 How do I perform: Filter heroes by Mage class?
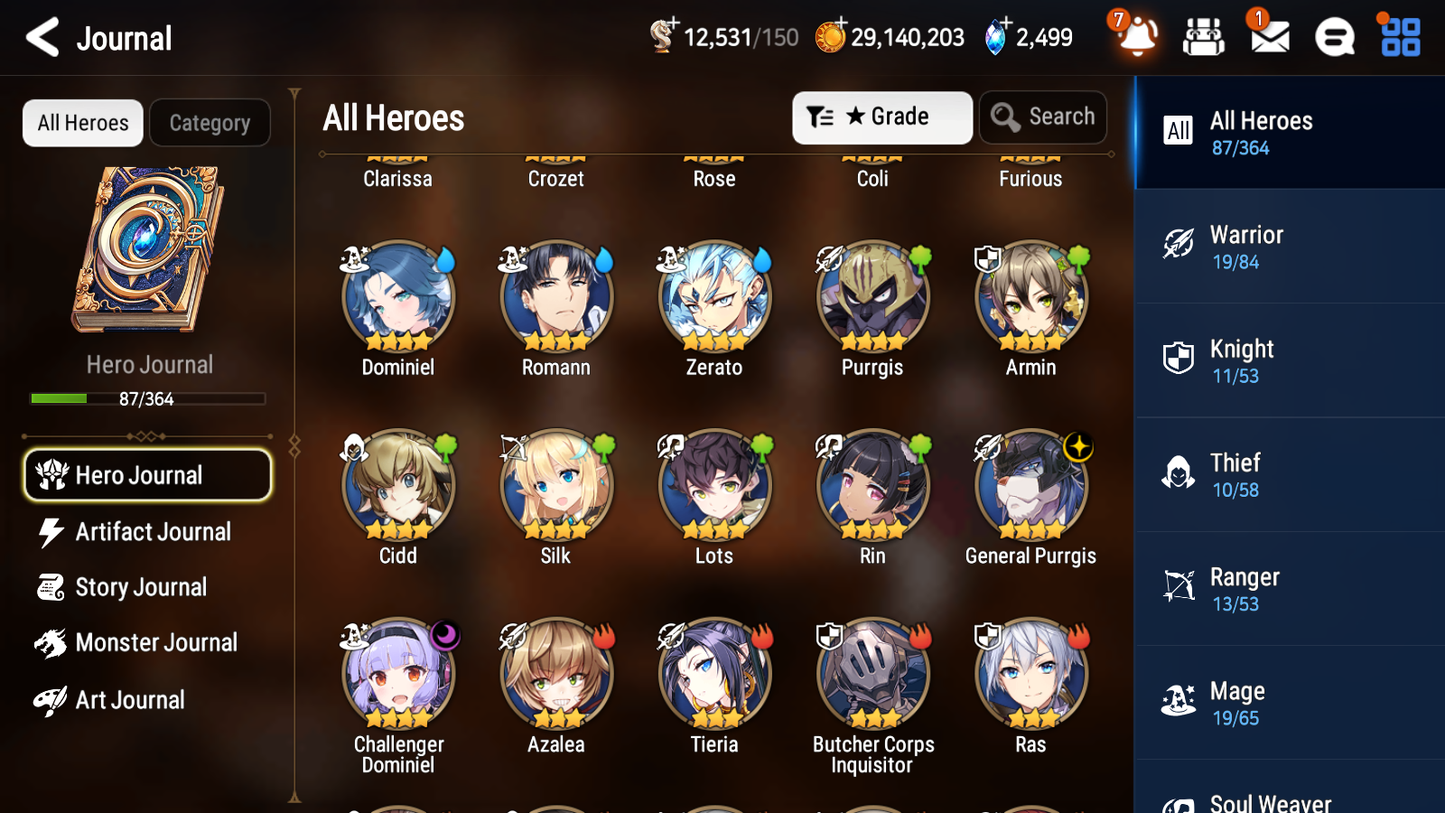1289,702
